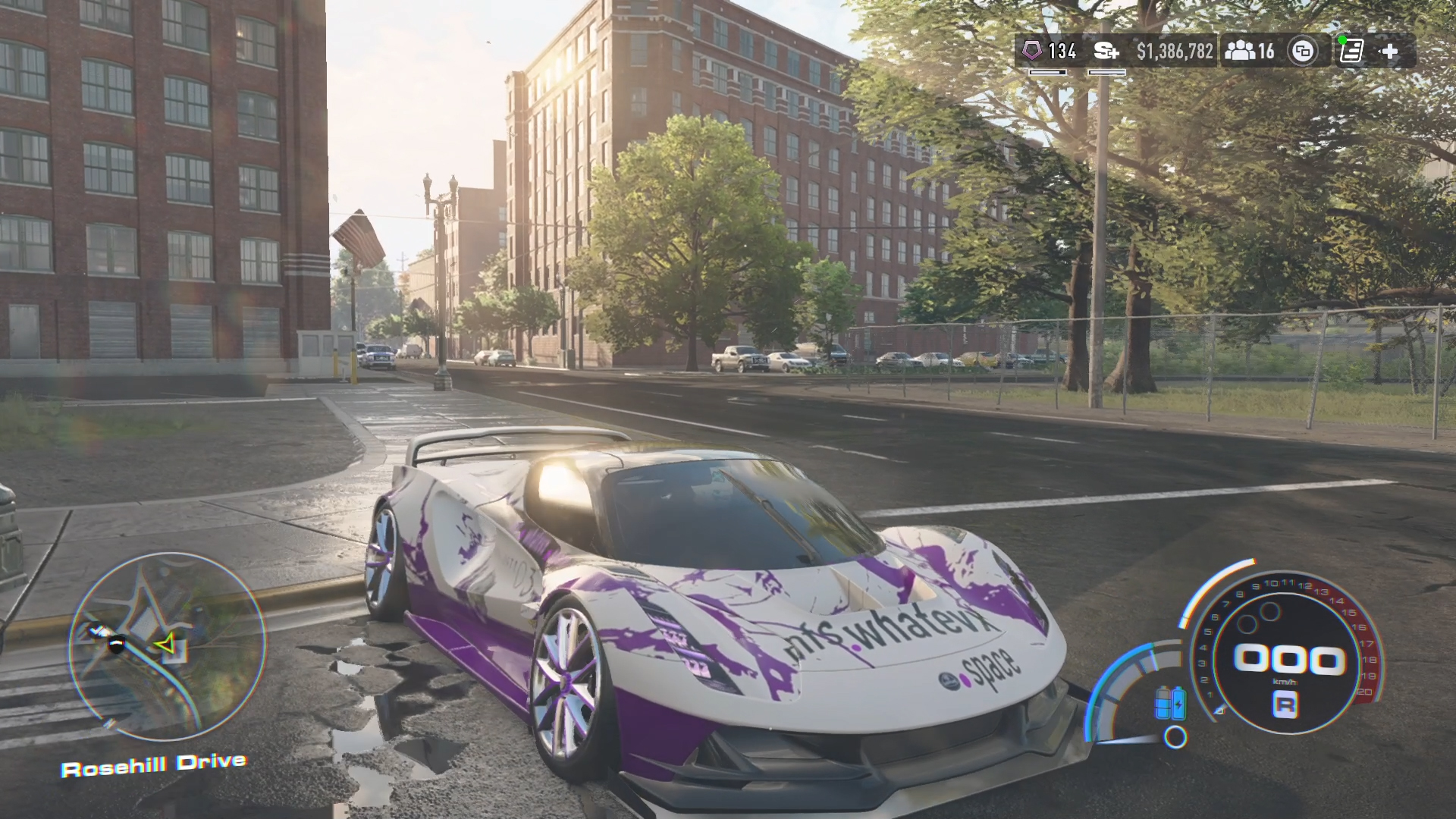The image size is (1456, 819).
Task: Click the purple pentagon level badge
Action: click(x=1032, y=52)
